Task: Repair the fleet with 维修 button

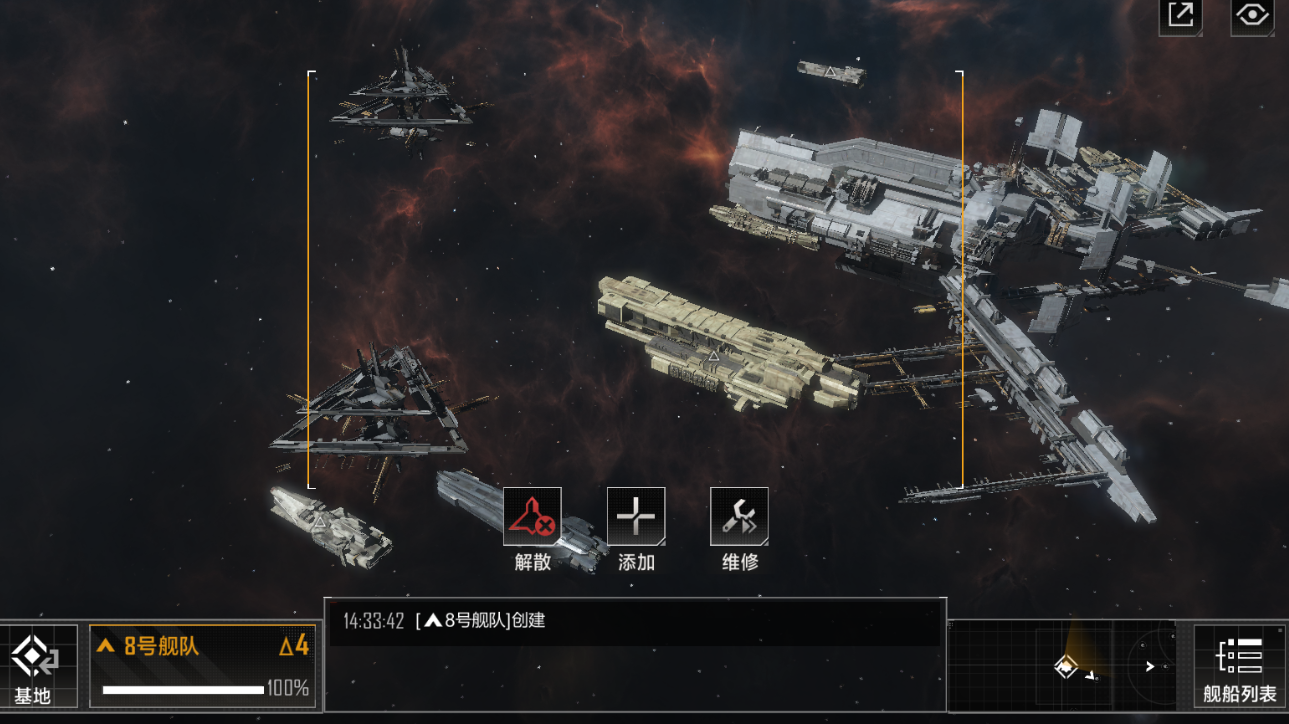Action: point(739,517)
